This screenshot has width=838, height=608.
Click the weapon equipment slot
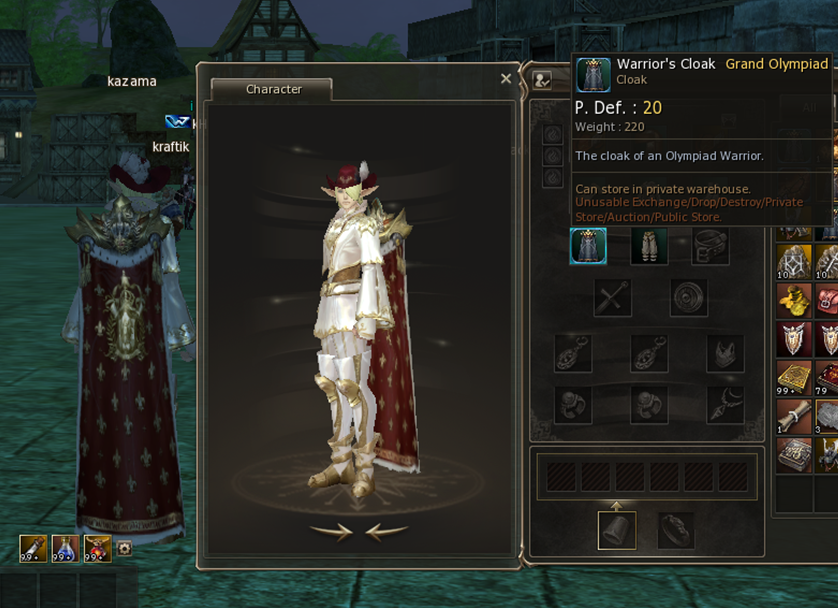coord(612,298)
